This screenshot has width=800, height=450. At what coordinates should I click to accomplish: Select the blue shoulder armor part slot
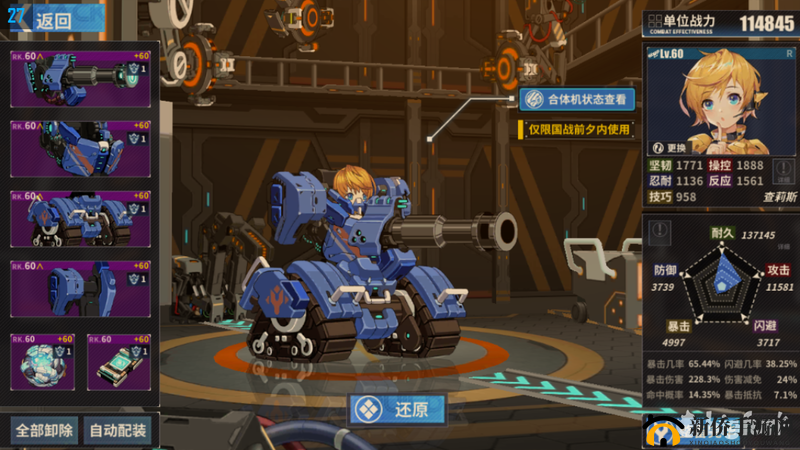(x=80, y=289)
